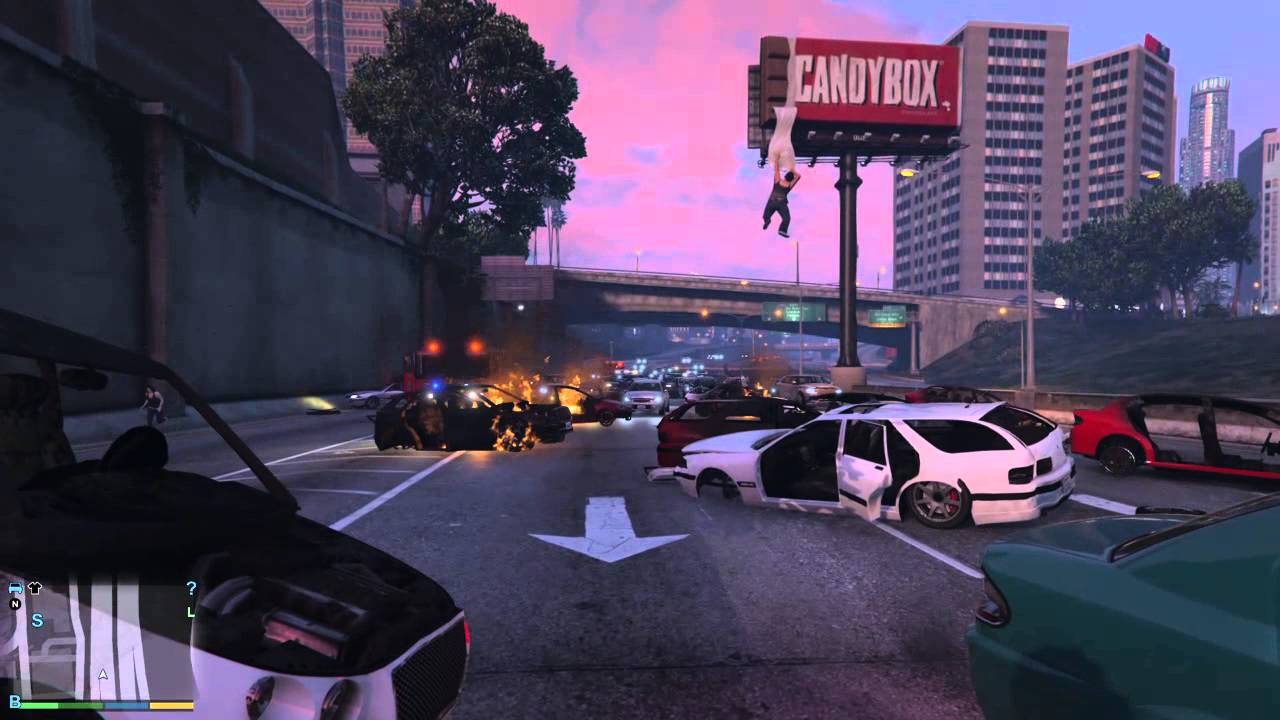Click the blue armor segment of the status bar
The image size is (1280, 720).
127,706
